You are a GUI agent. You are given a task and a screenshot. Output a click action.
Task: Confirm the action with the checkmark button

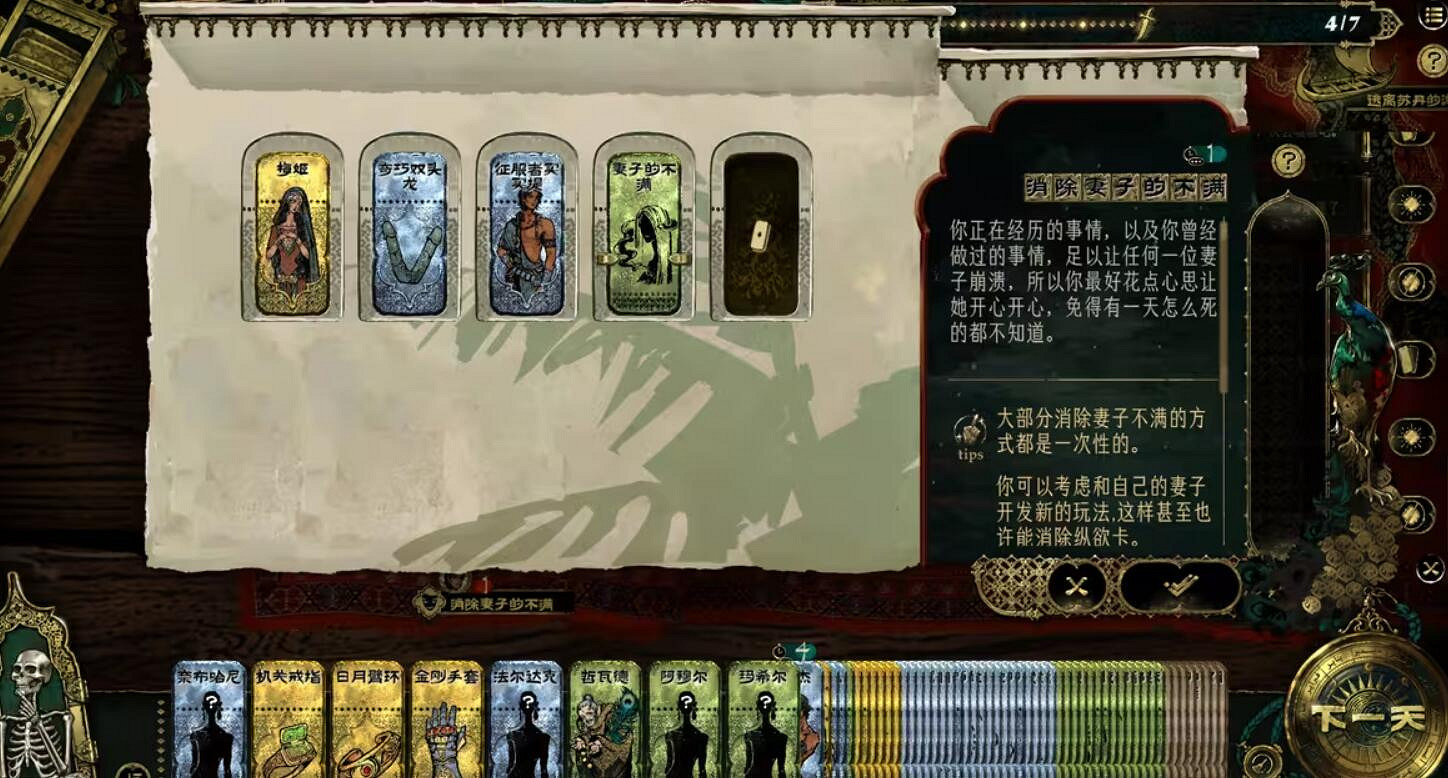pyautogui.click(x=1180, y=585)
